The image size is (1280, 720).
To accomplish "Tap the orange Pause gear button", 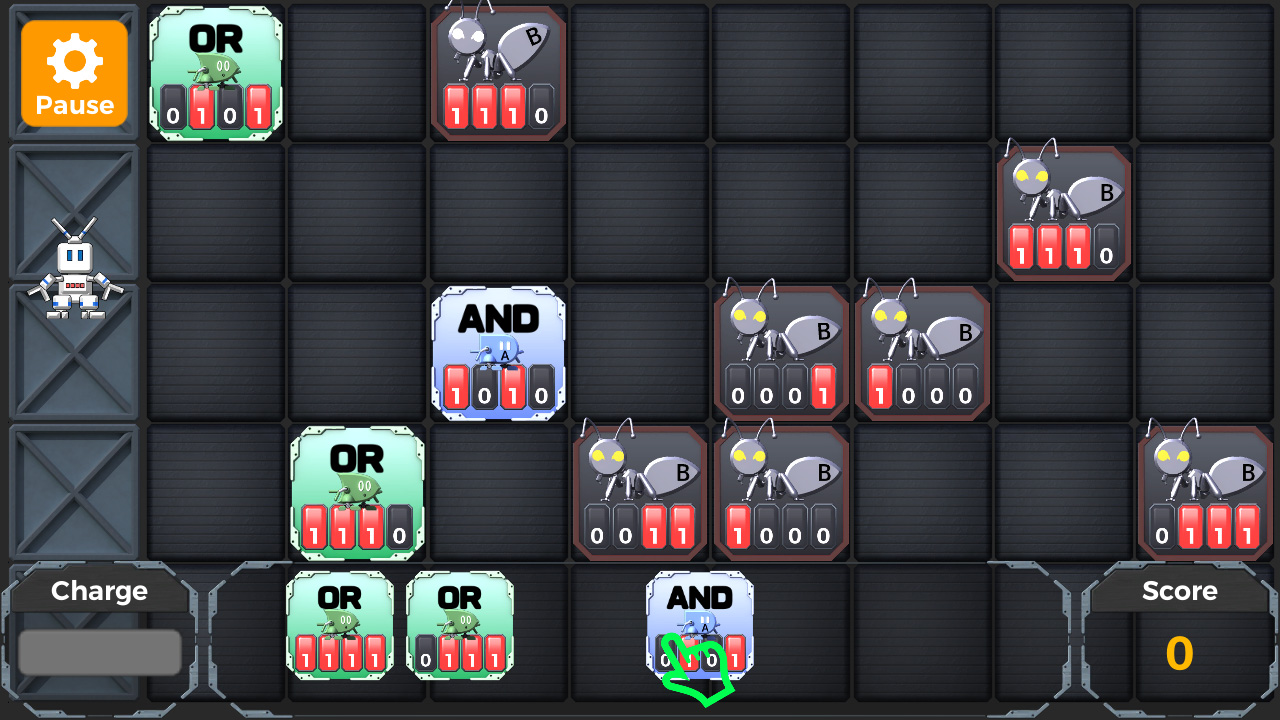I will 73,72.
